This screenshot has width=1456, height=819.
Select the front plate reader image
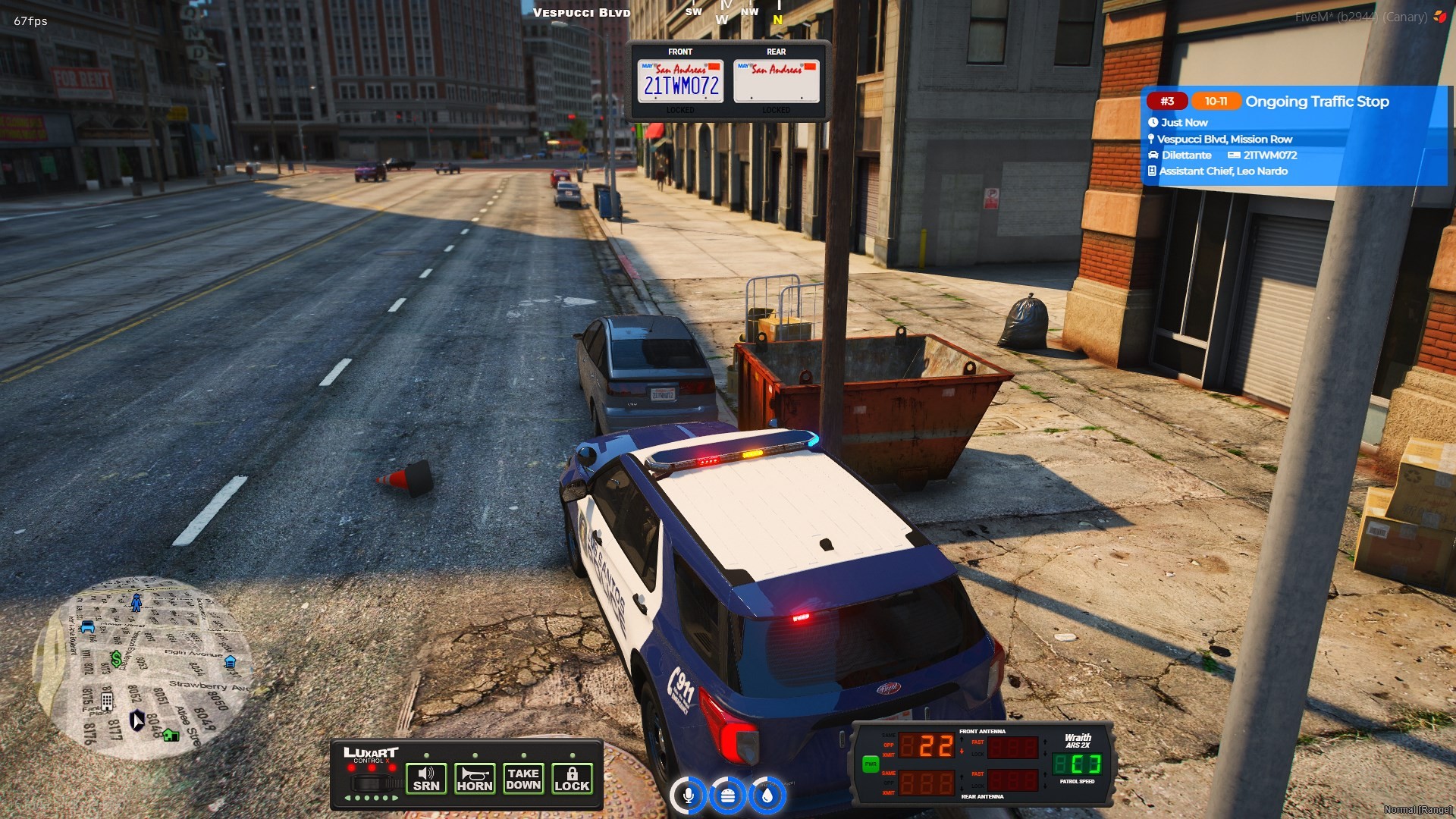coord(680,81)
